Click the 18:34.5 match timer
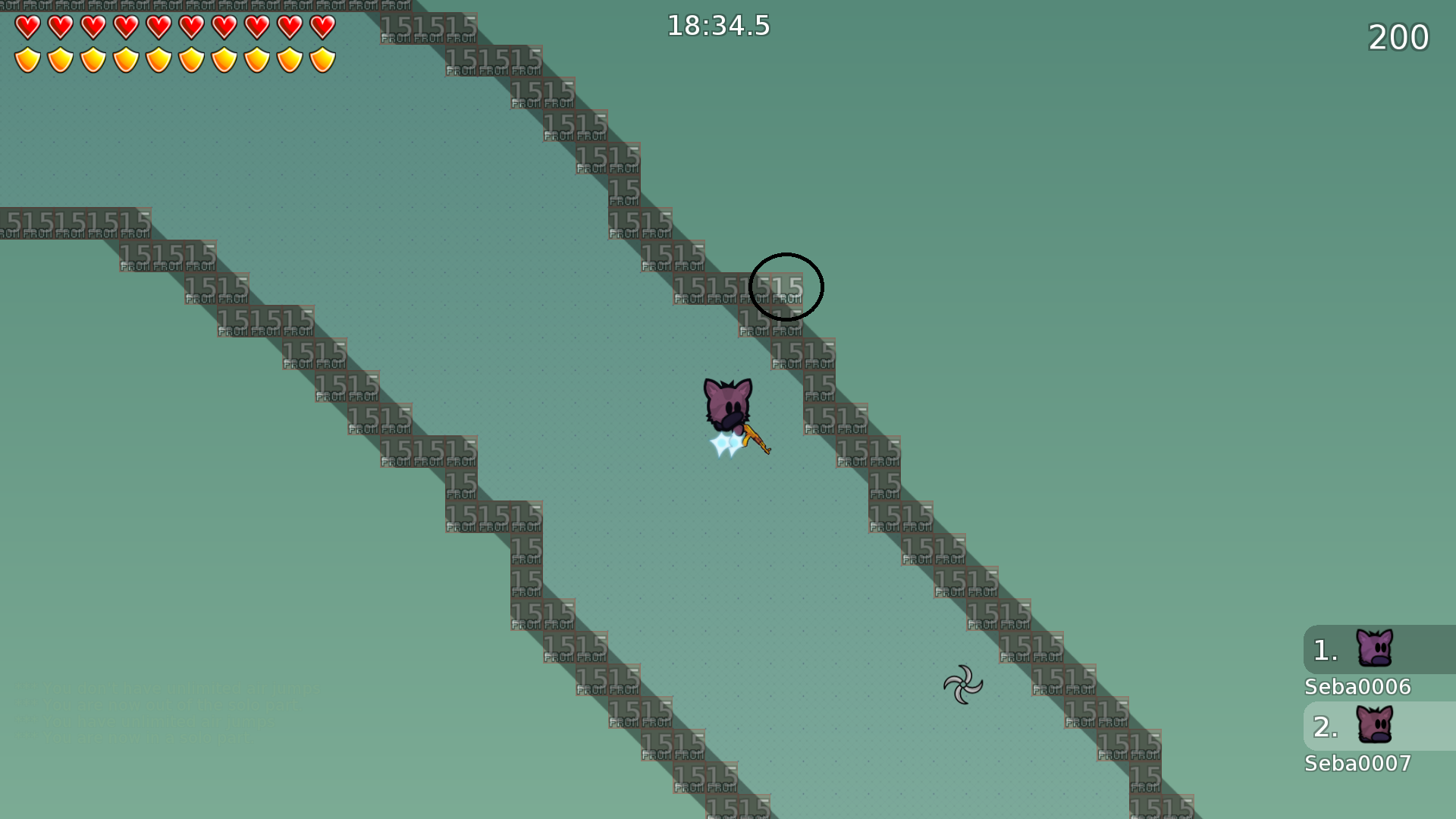Screen dimensions: 1456x819 (717, 26)
